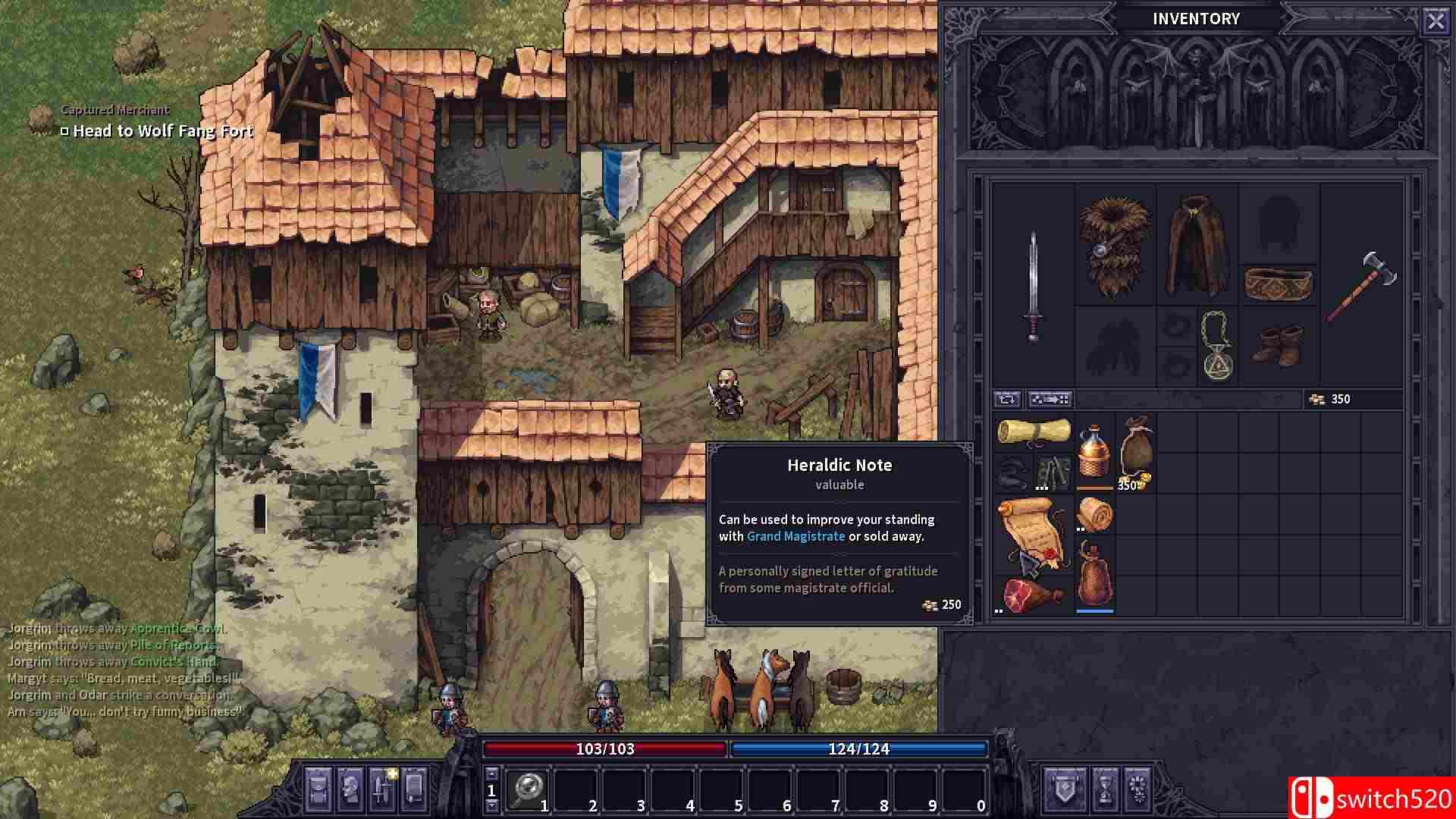Click the sort inventory loop-arrow icon
Screen dimensions: 1456x819
[x=1008, y=398]
